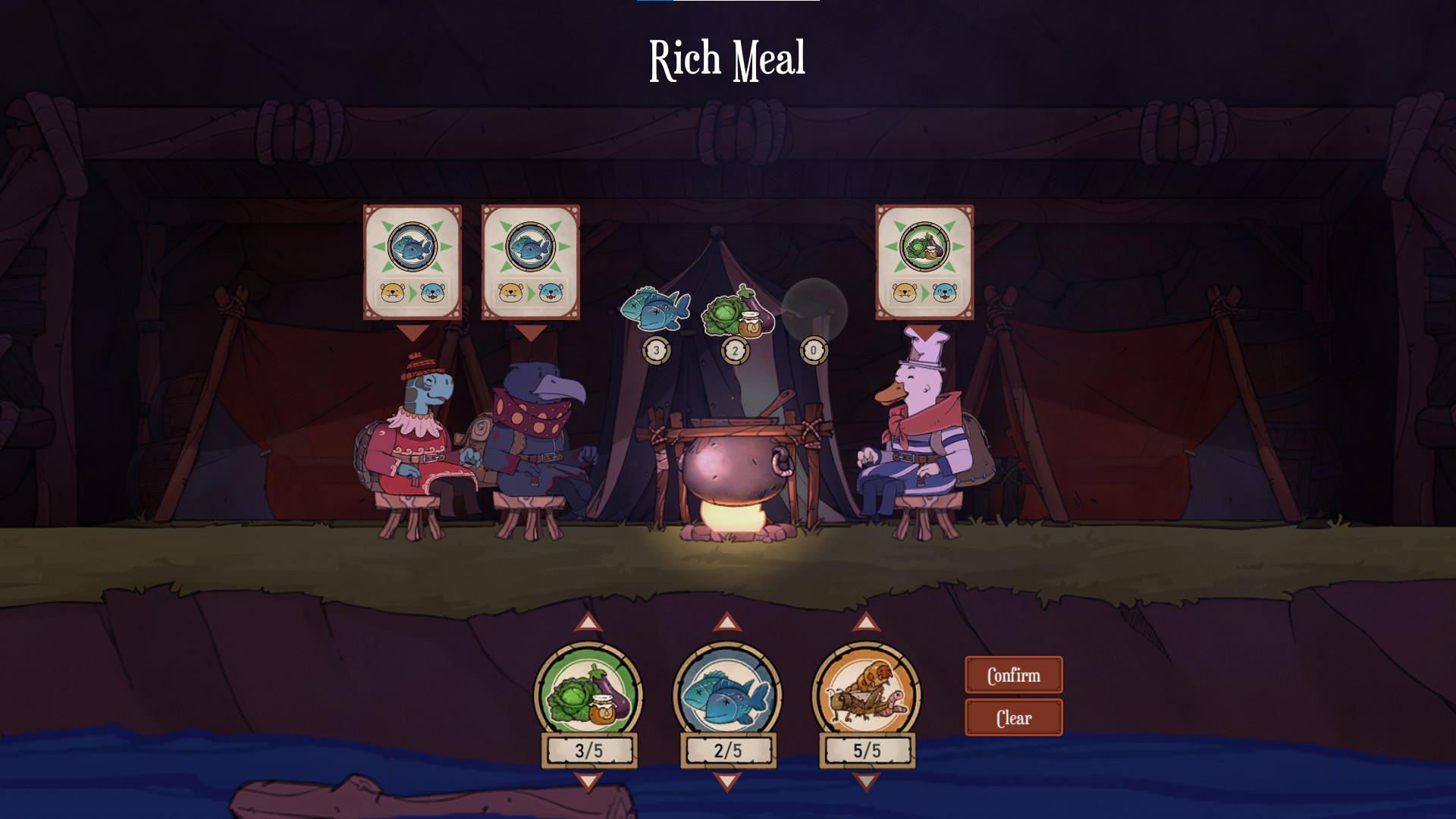Click the empty ingredient slot showing zero

pyautogui.click(x=814, y=351)
